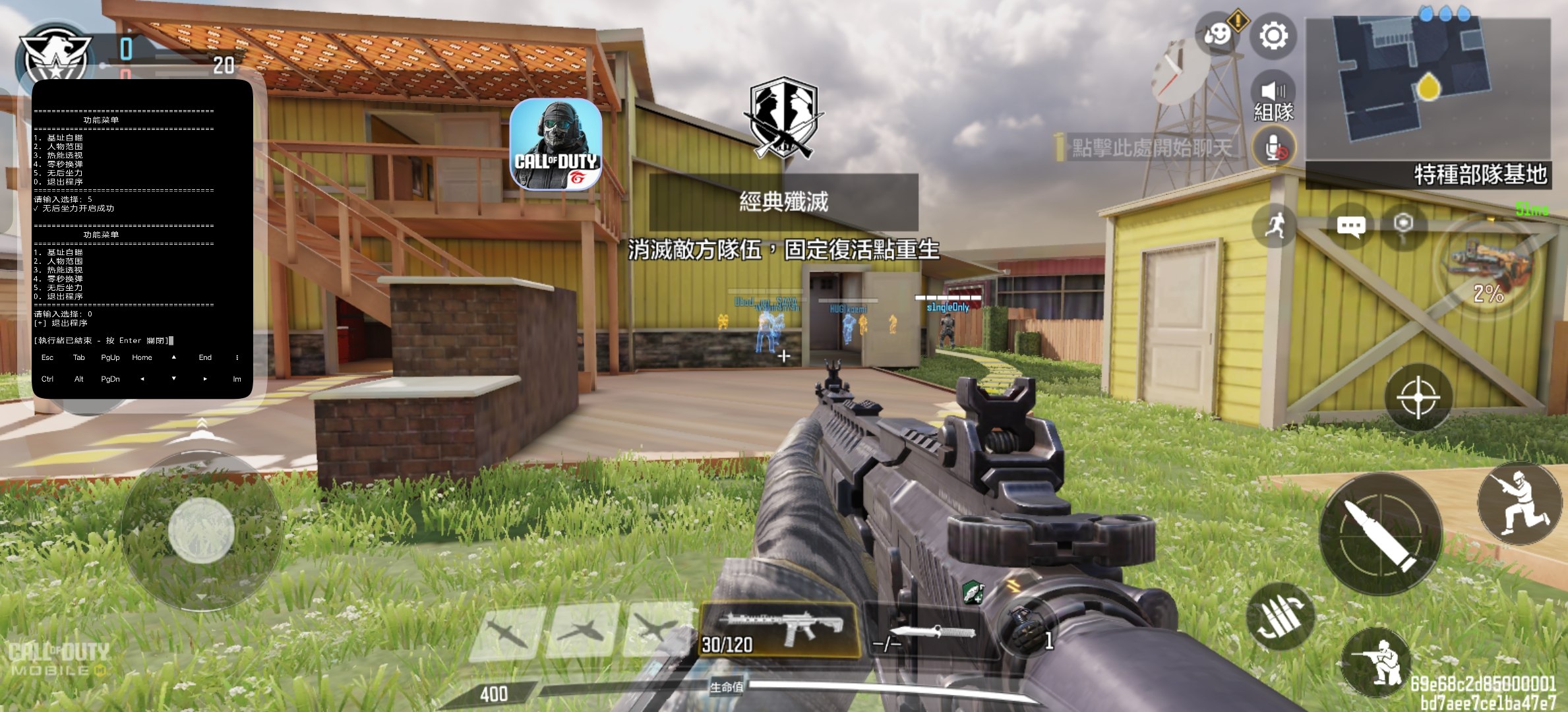The height and width of the screenshot is (712, 1568).
Task: Open the quick chat speech bubble
Action: pyautogui.click(x=1350, y=226)
